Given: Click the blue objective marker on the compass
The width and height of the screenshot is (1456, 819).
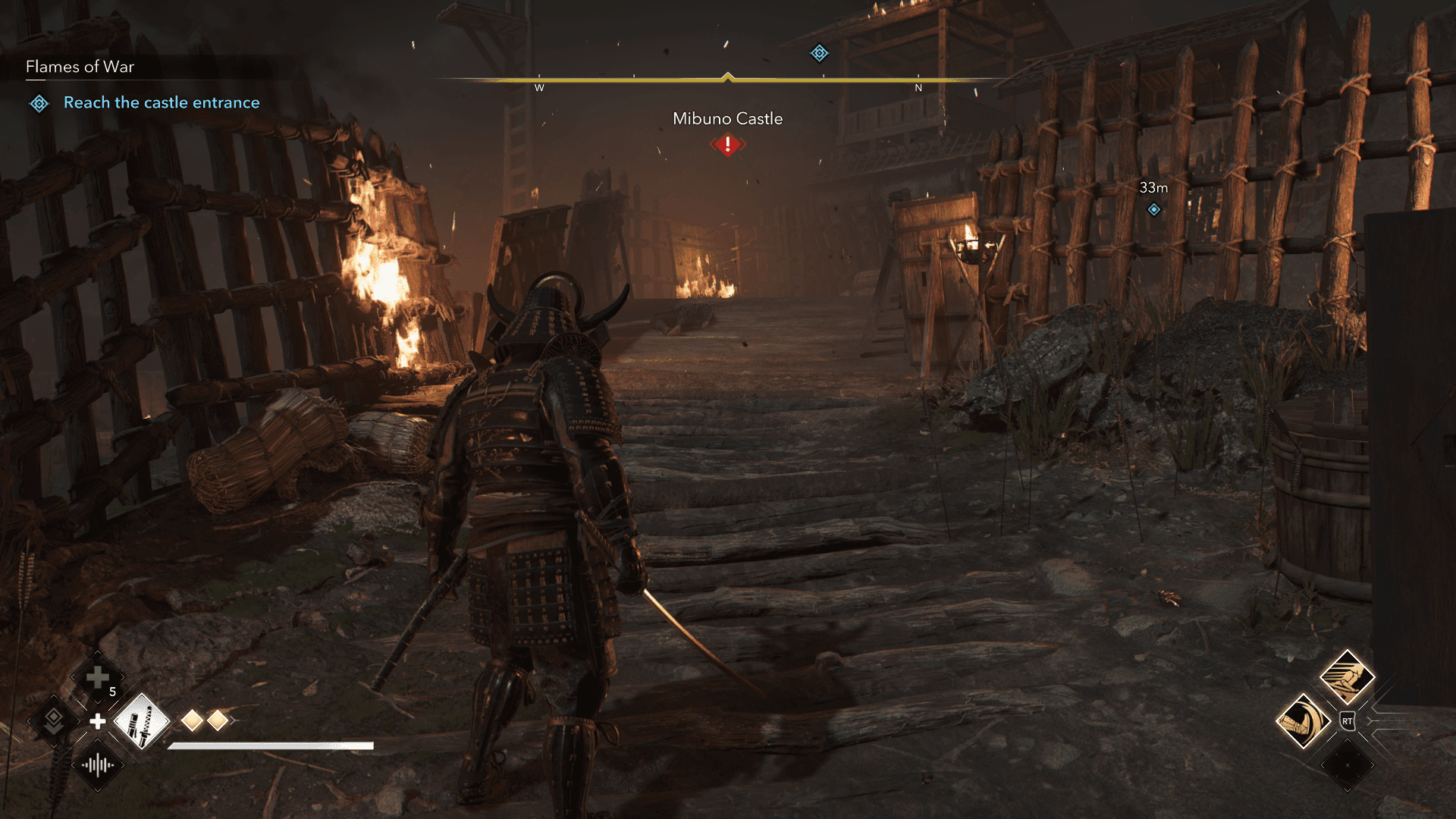Looking at the screenshot, I should [x=819, y=53].
